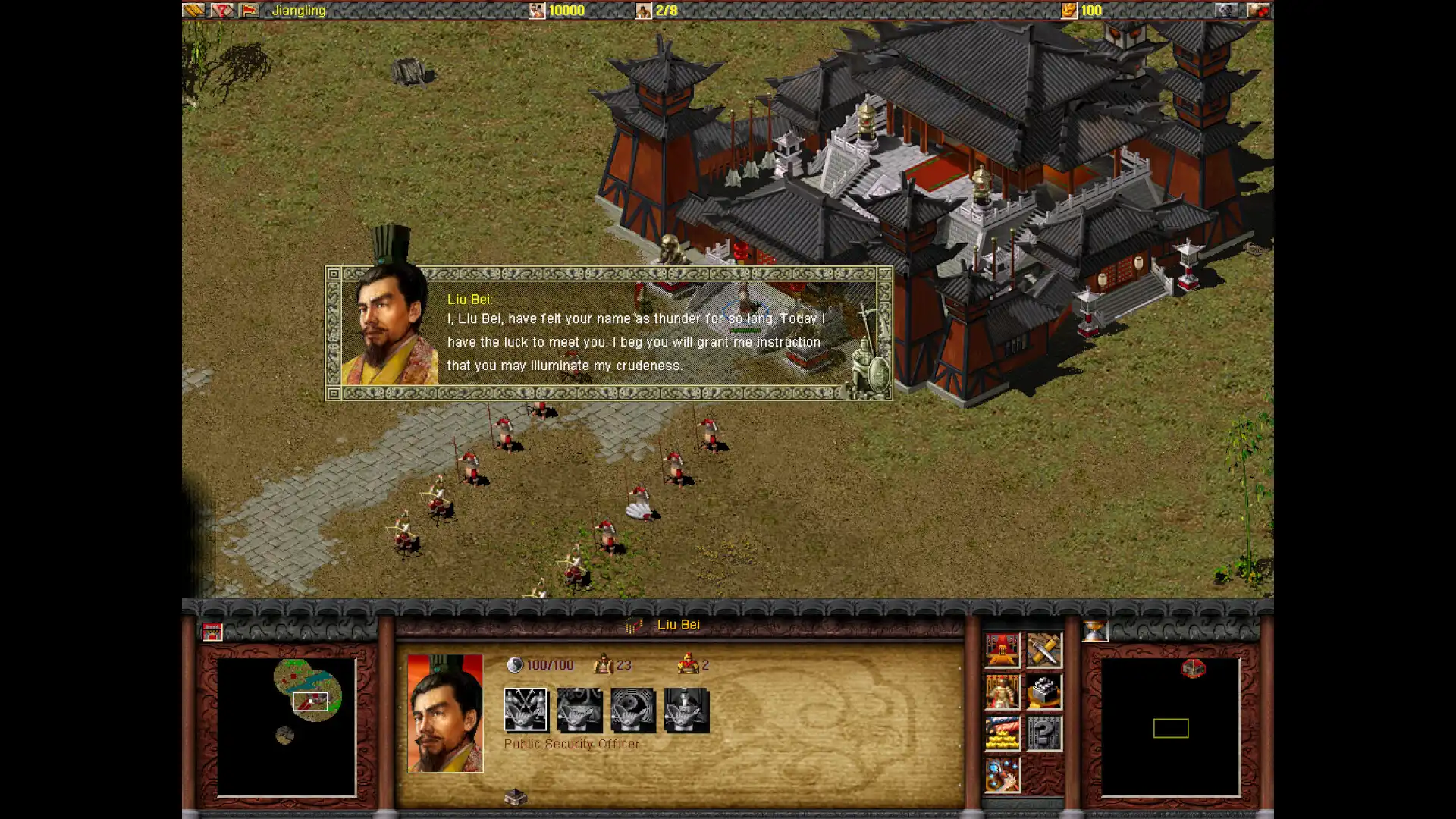Click the imperial seal icon
1456x819 pixels.
[1043, 692]
